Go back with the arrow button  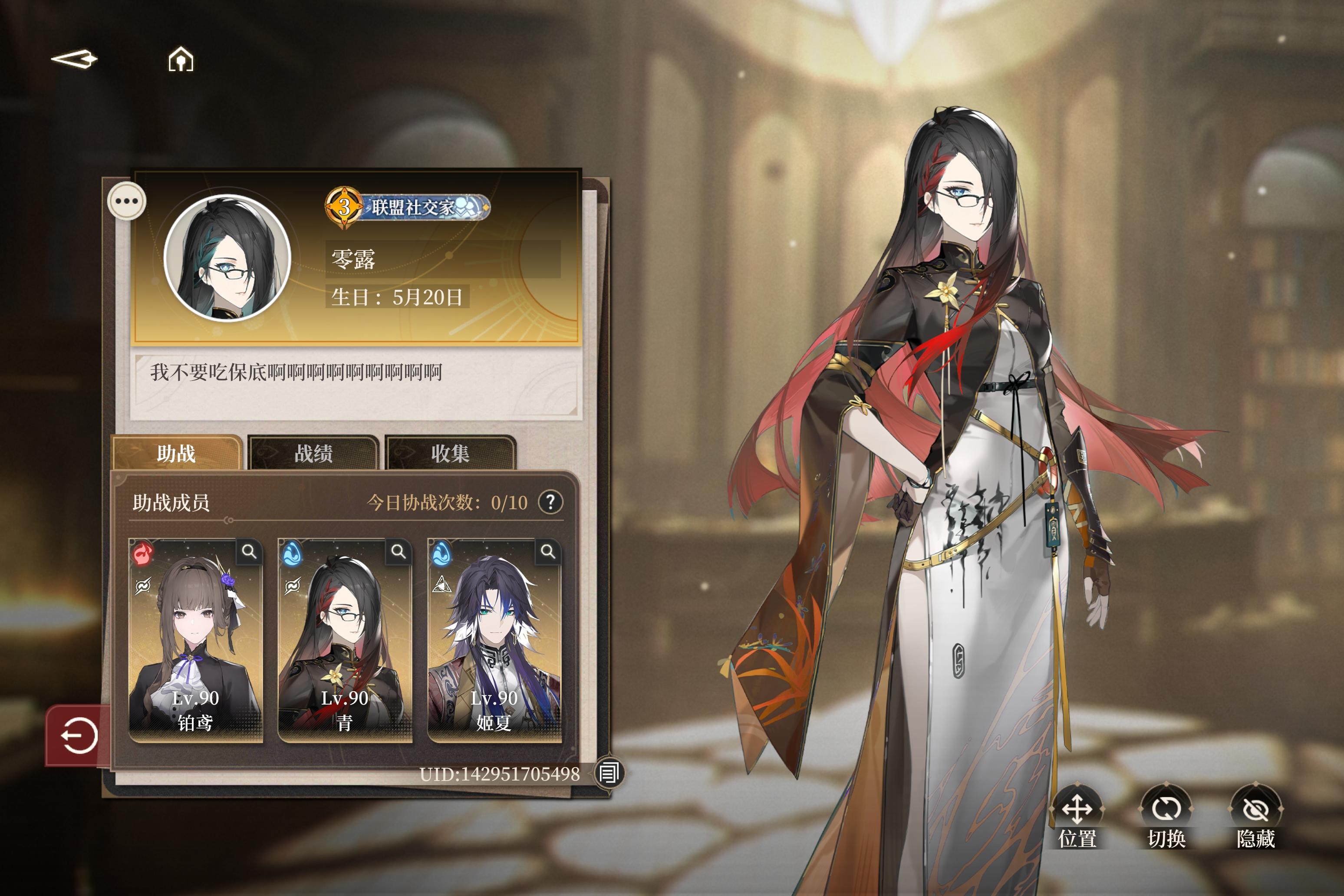click(x=74, y=59)
